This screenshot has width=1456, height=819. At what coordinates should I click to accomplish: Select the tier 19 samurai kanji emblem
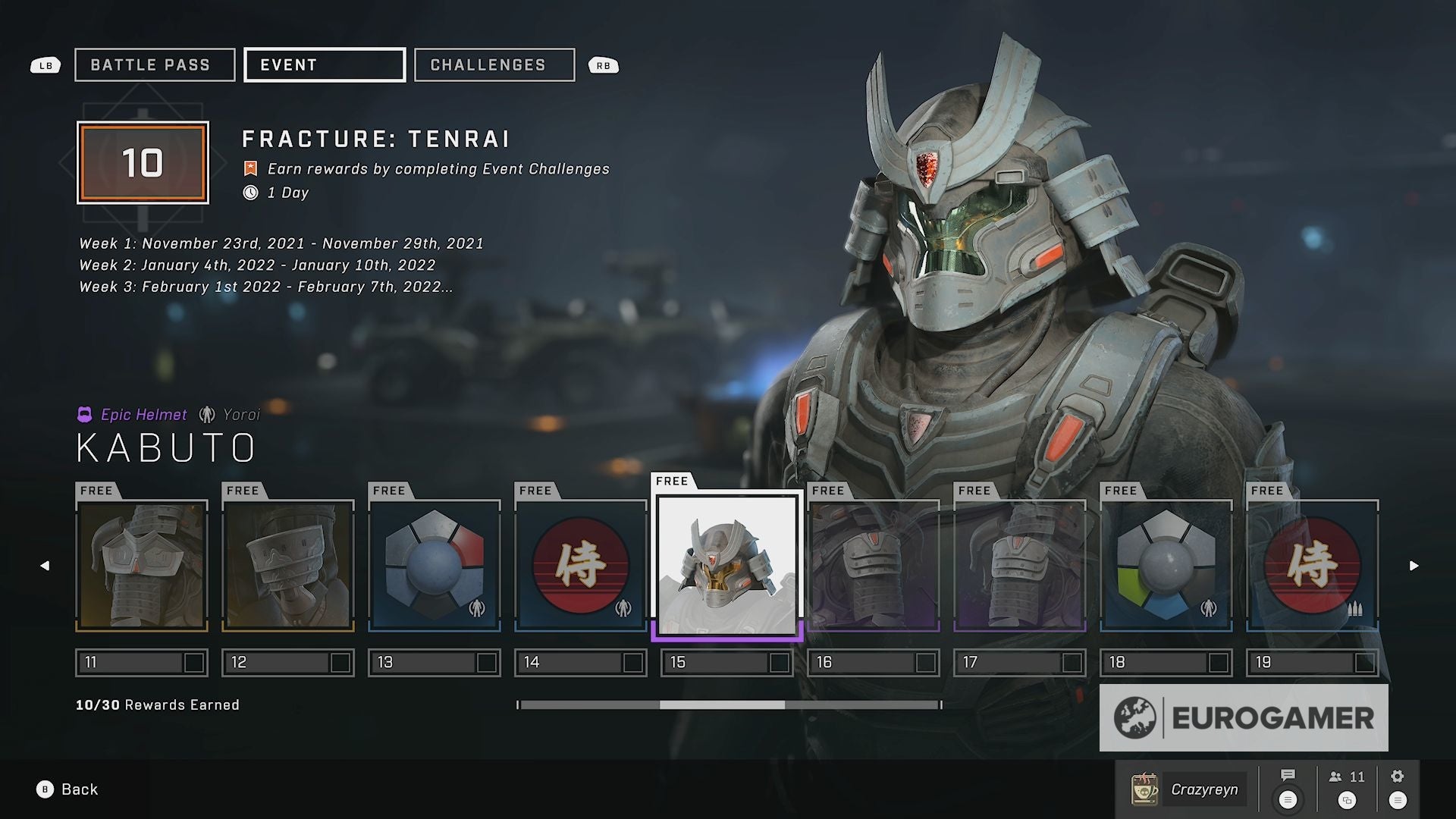click(1313, 566)
